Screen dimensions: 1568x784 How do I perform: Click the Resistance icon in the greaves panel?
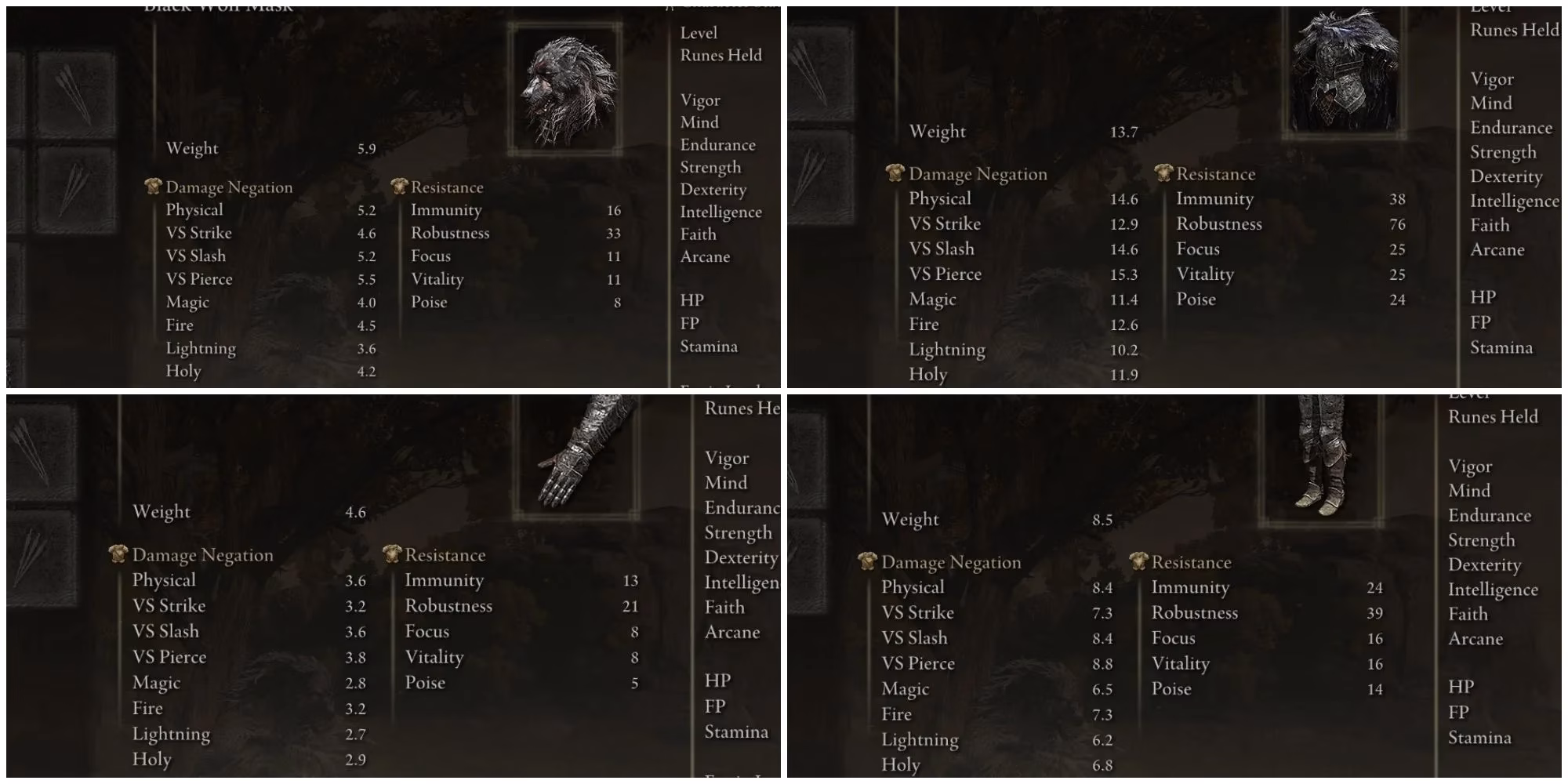click(x=1137, y=562)
